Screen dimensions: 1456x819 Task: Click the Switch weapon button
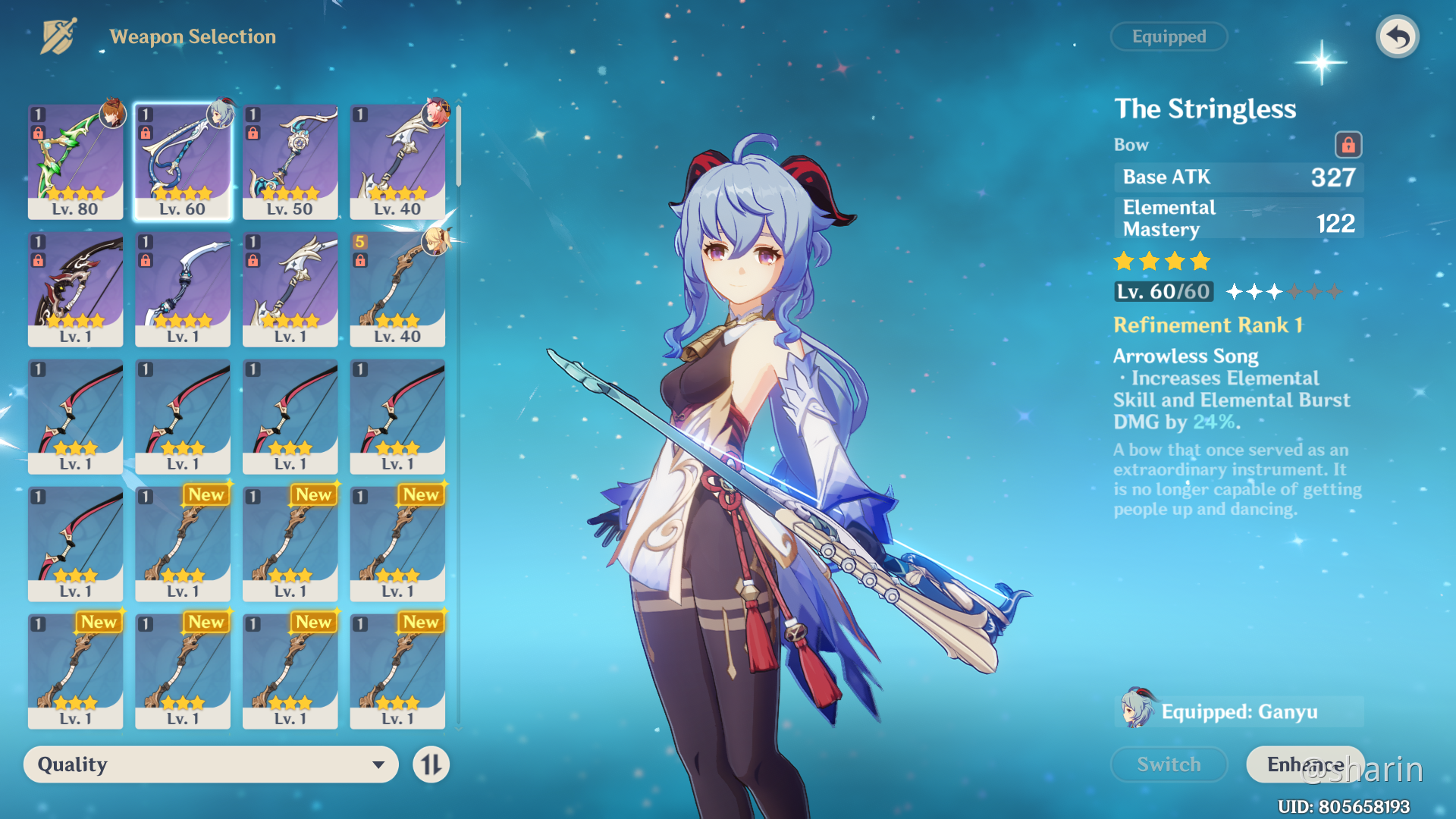pyautogui.click(x=1169, y=764)
